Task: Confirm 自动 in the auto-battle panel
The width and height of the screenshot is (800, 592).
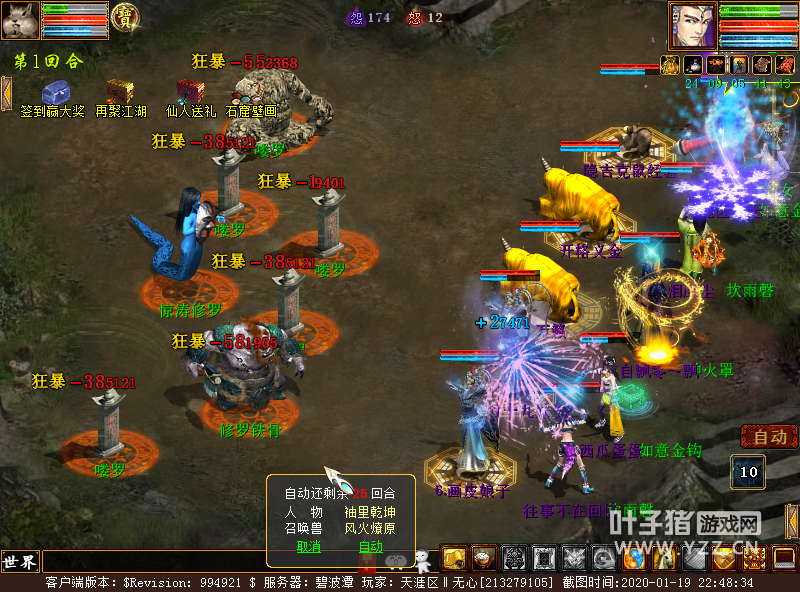Action: [x=370, y=546]
